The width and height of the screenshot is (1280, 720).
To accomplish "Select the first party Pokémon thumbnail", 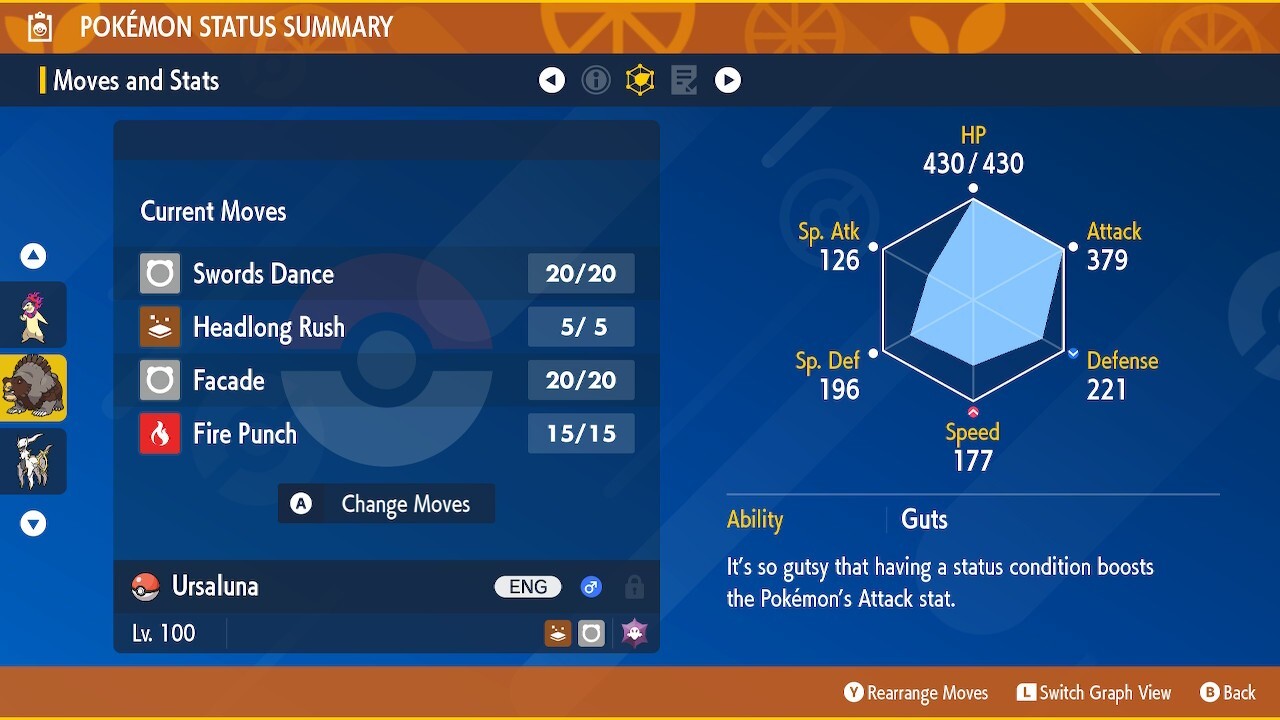I will [x=33, y=315].
